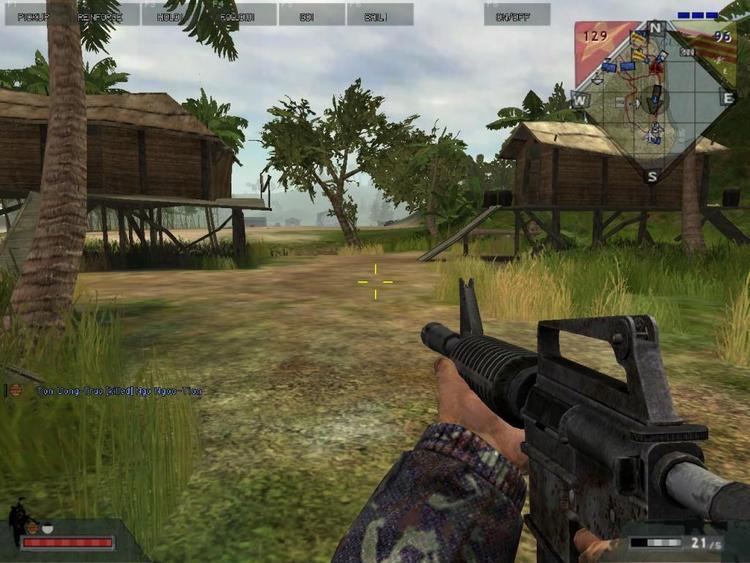The image size is (750, 563).
Task: Toggle the ON/OFF button in the top bar
Action: coord(517,15)
